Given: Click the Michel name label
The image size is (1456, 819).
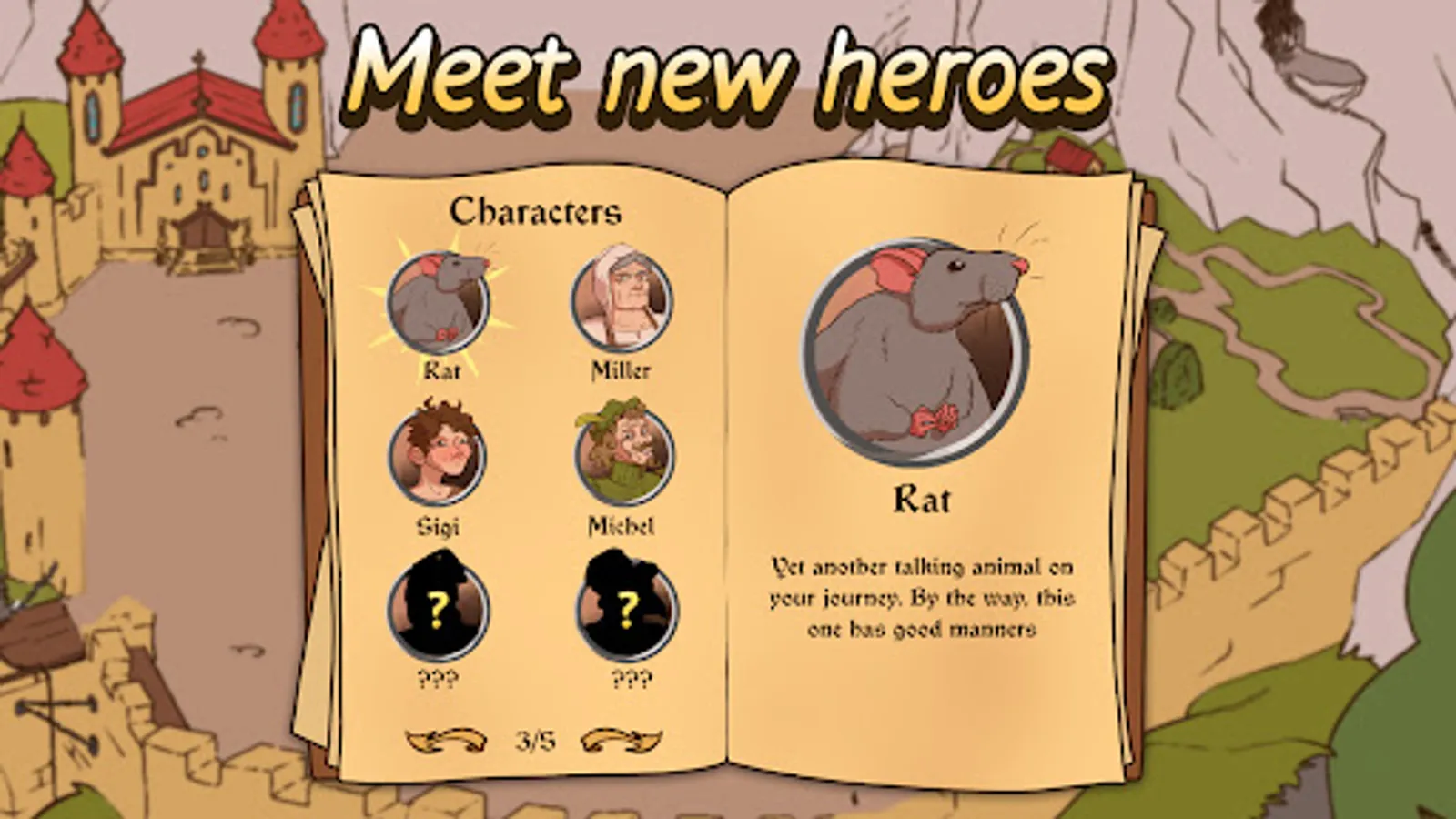Looking at the screenshot, I should pos(619,525).
